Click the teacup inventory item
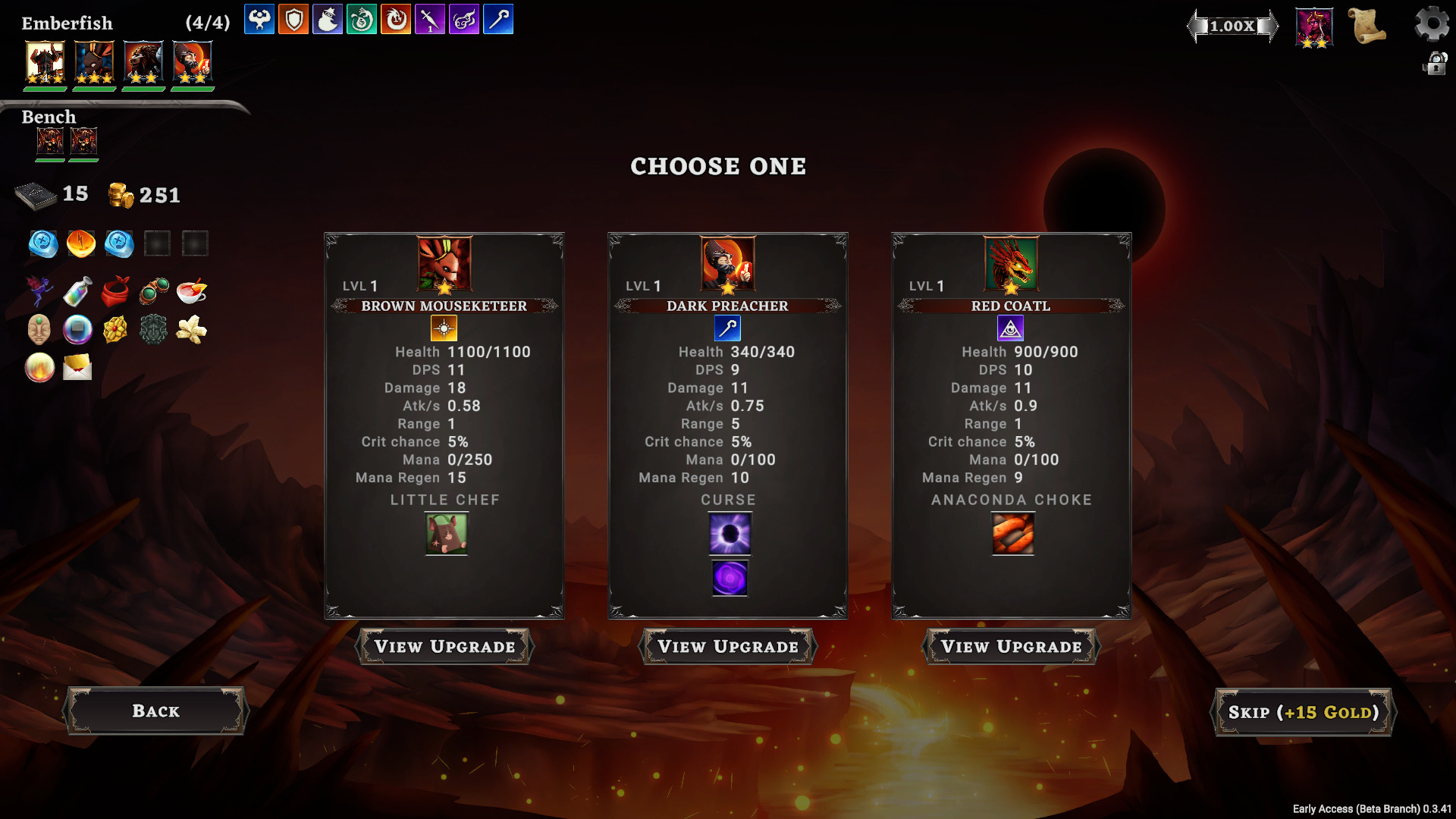This screenshot has height=819, width=1456. 192,292
